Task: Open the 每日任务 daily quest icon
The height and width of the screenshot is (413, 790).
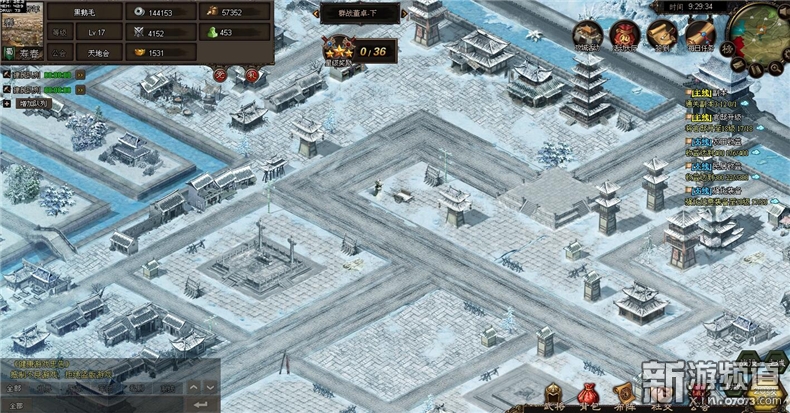Action: pos(701,35)
